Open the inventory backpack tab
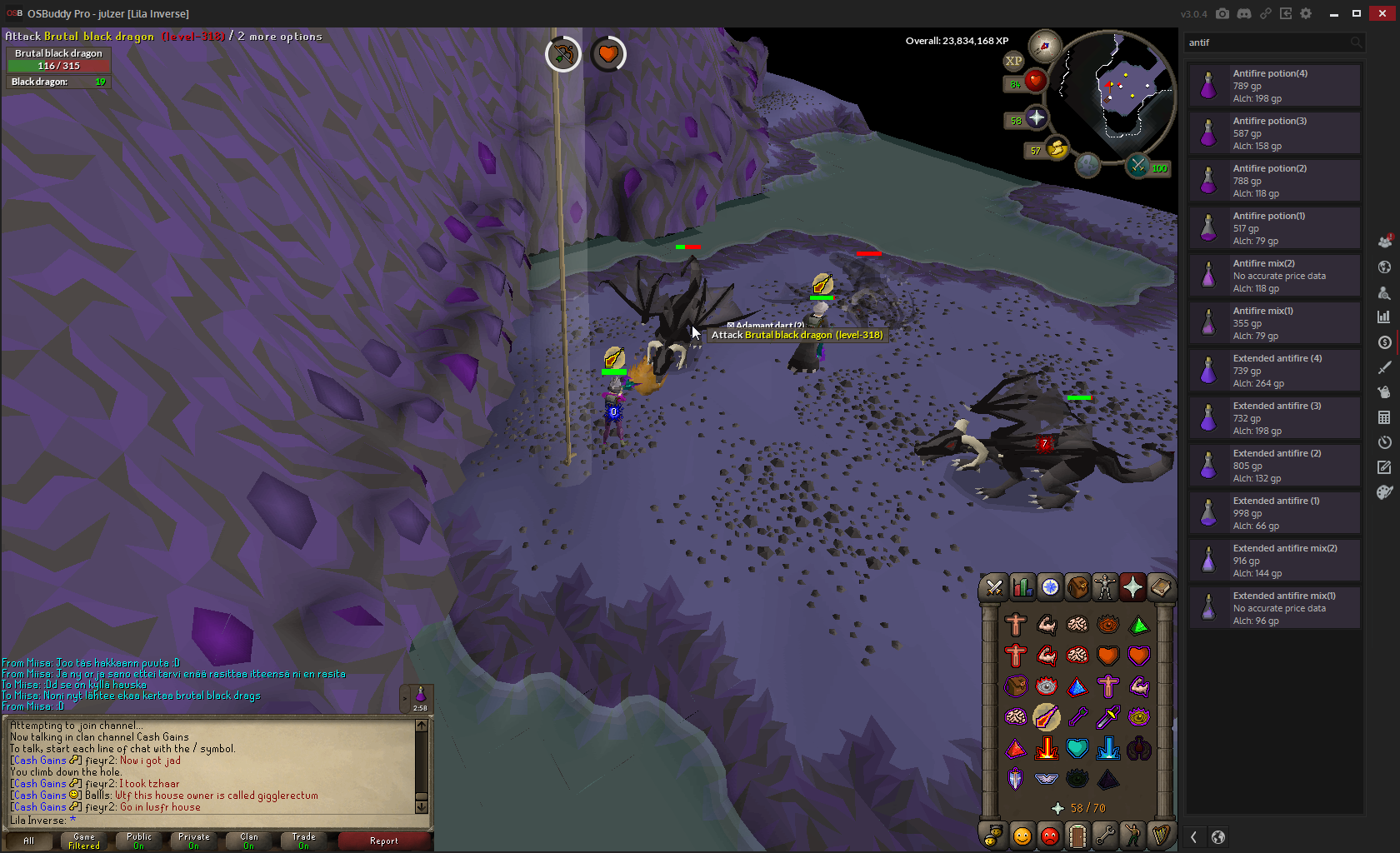Screen dimensions: 1400x853 1077,587
